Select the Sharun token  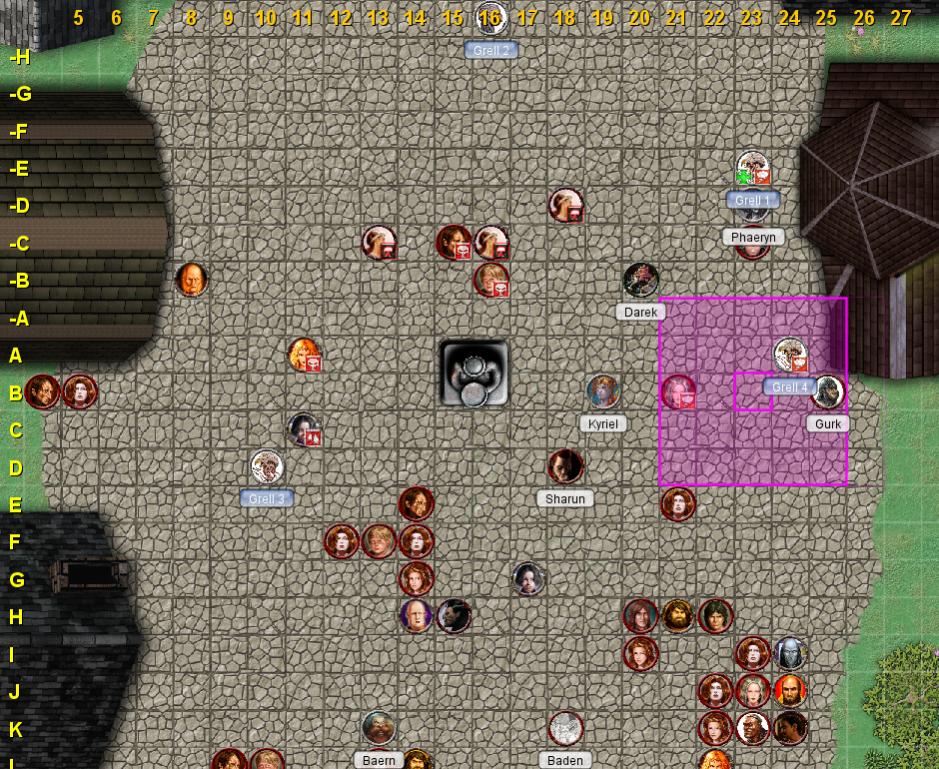point(565,467)
